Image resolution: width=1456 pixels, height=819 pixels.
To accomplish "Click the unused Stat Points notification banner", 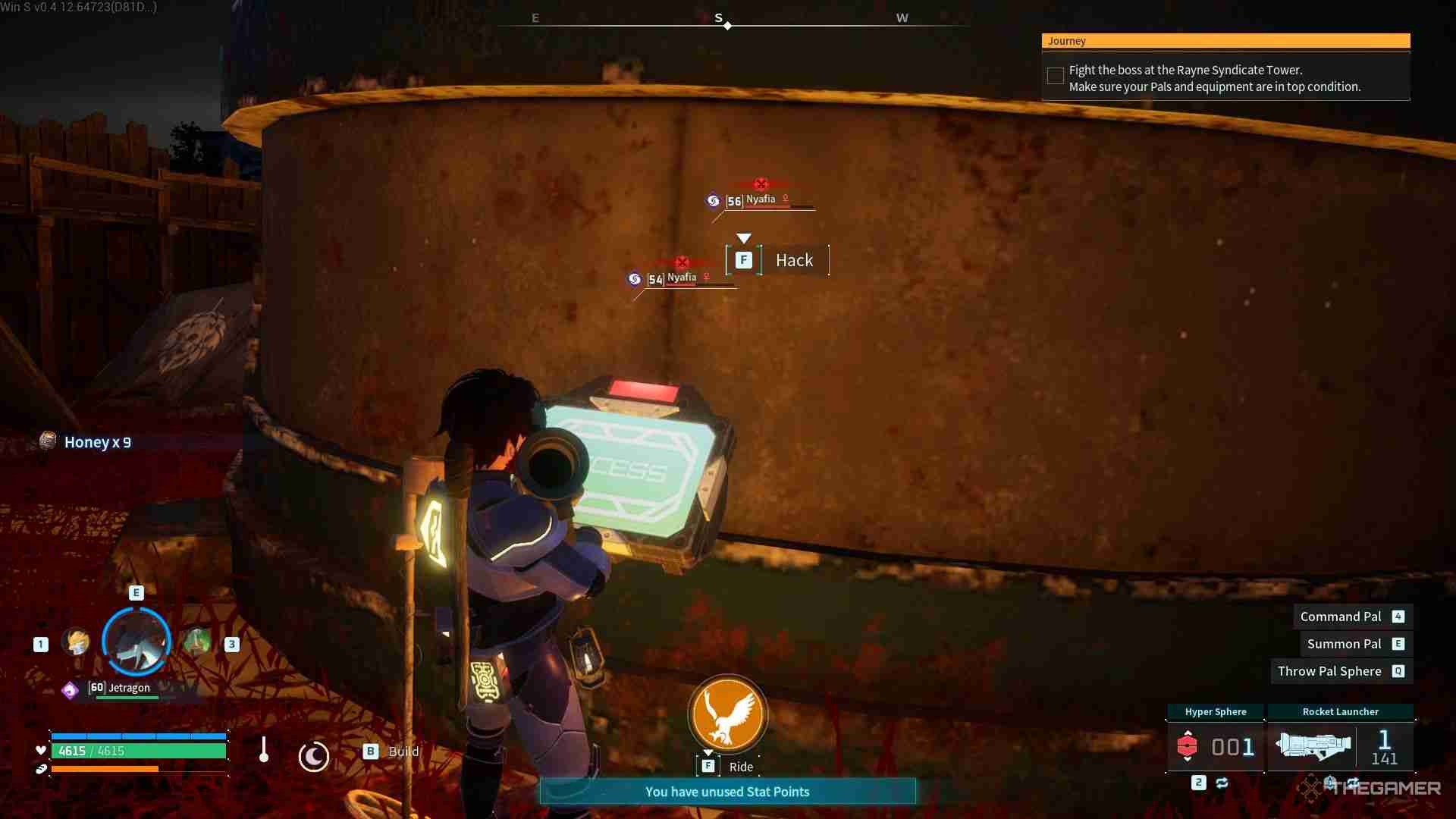I will [x=726, y=791].
